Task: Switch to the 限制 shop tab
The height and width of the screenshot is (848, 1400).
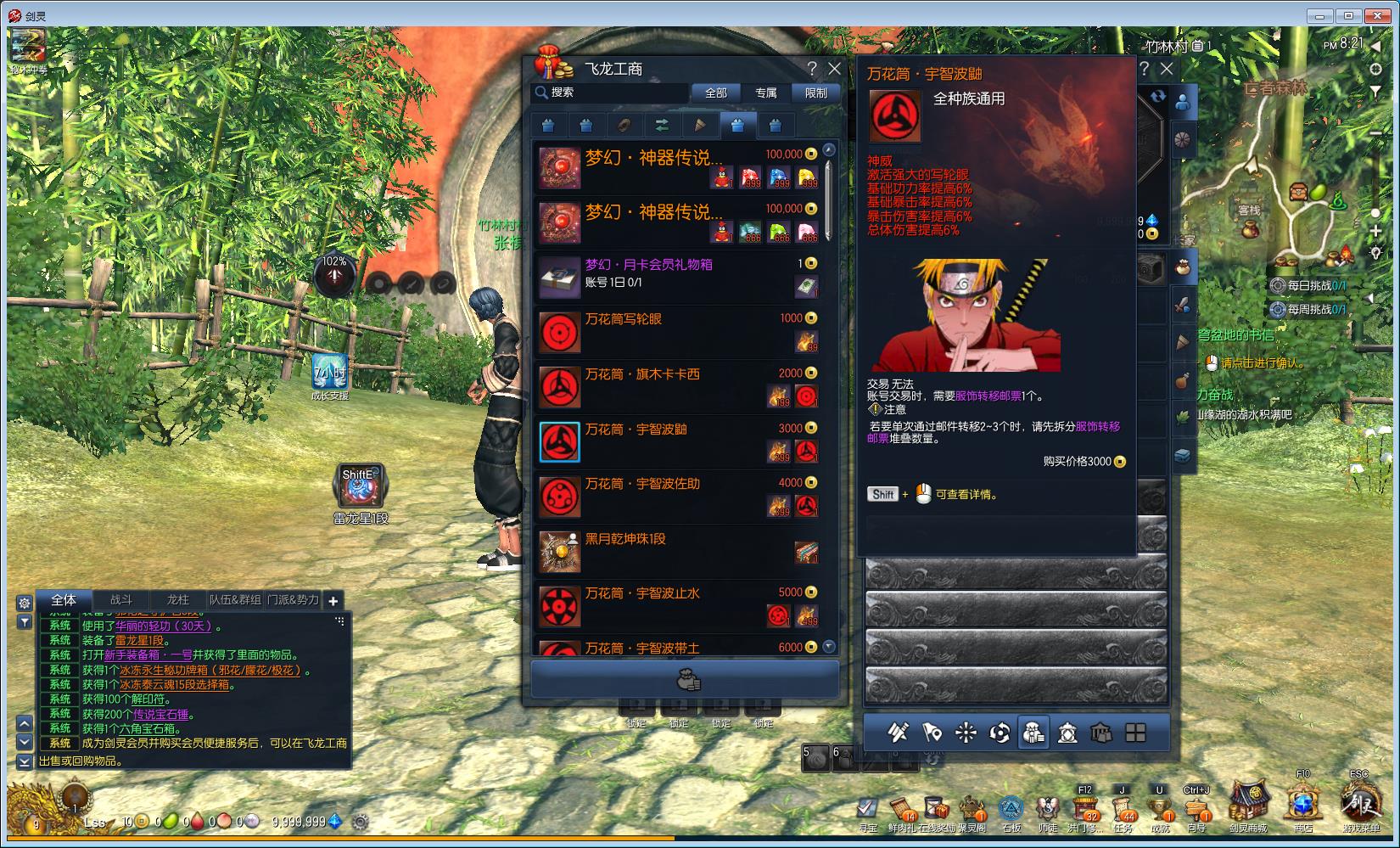Action: pyautogui.click(x=815, y=93)
